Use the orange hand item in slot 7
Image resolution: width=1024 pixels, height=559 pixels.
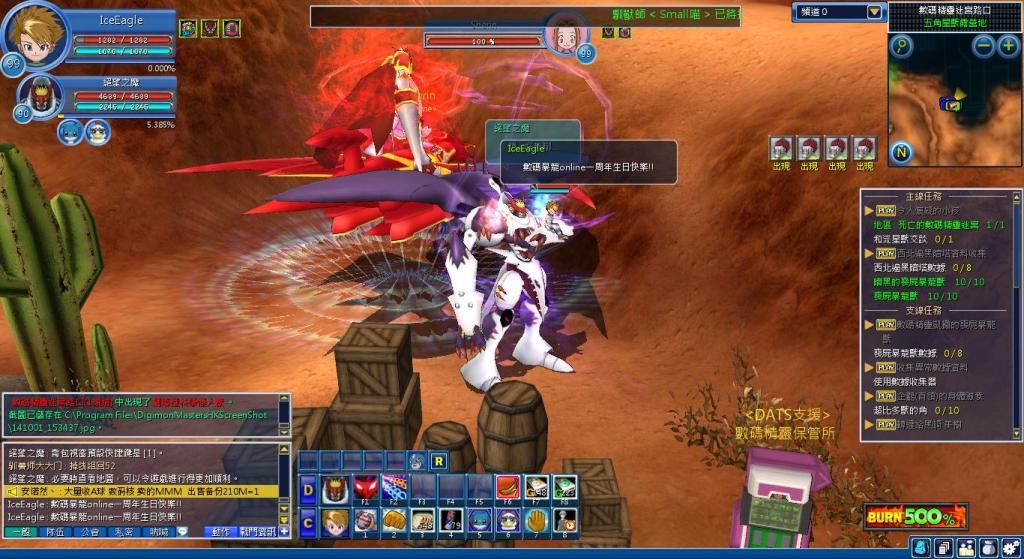coord(537,520)
